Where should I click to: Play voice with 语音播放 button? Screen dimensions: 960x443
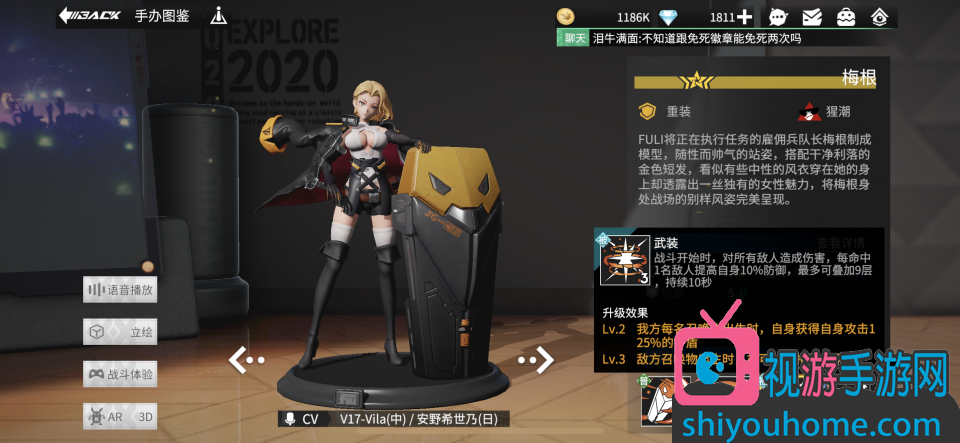coord(120,290)
